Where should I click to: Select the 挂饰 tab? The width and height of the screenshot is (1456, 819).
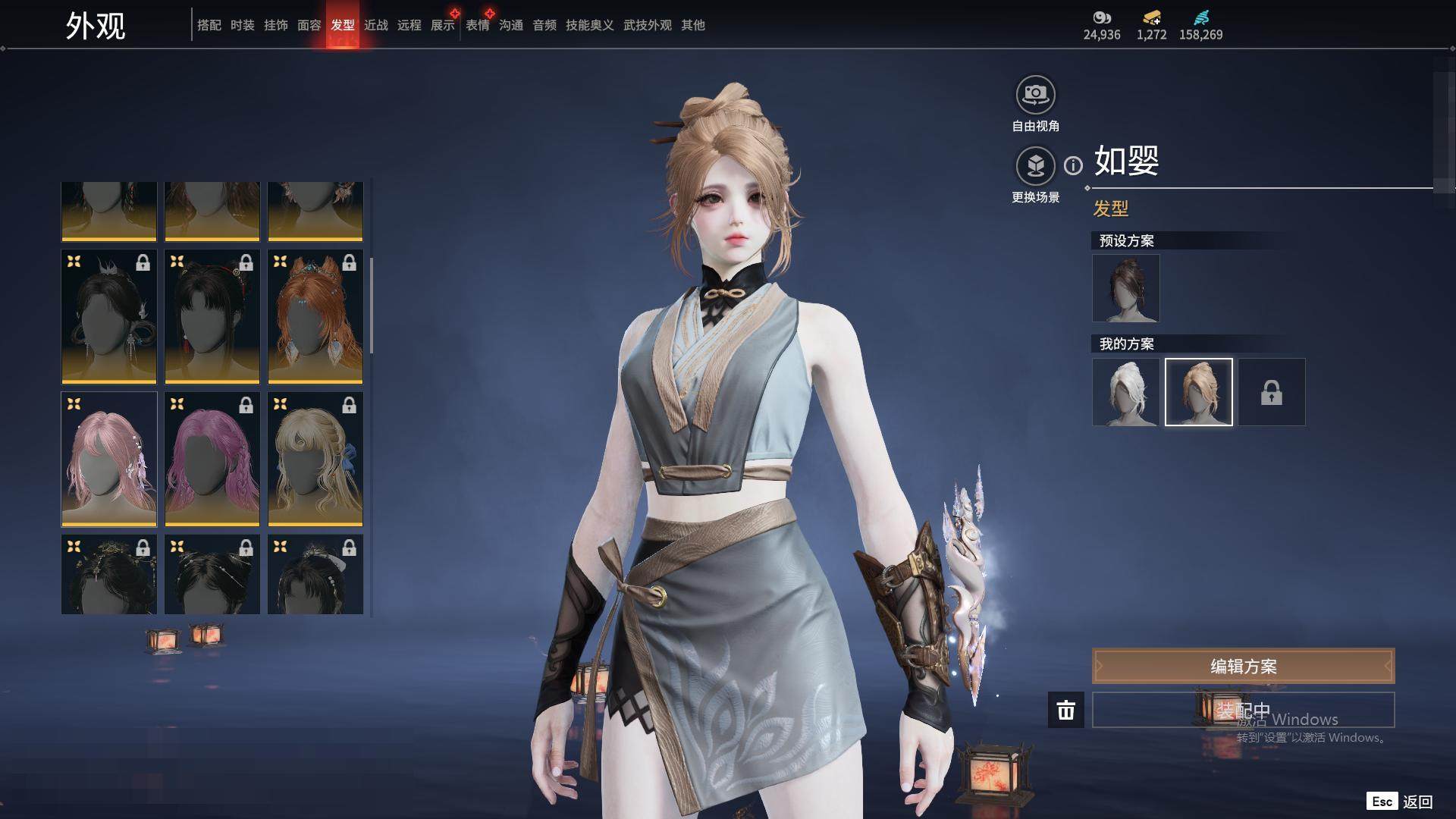275,26
